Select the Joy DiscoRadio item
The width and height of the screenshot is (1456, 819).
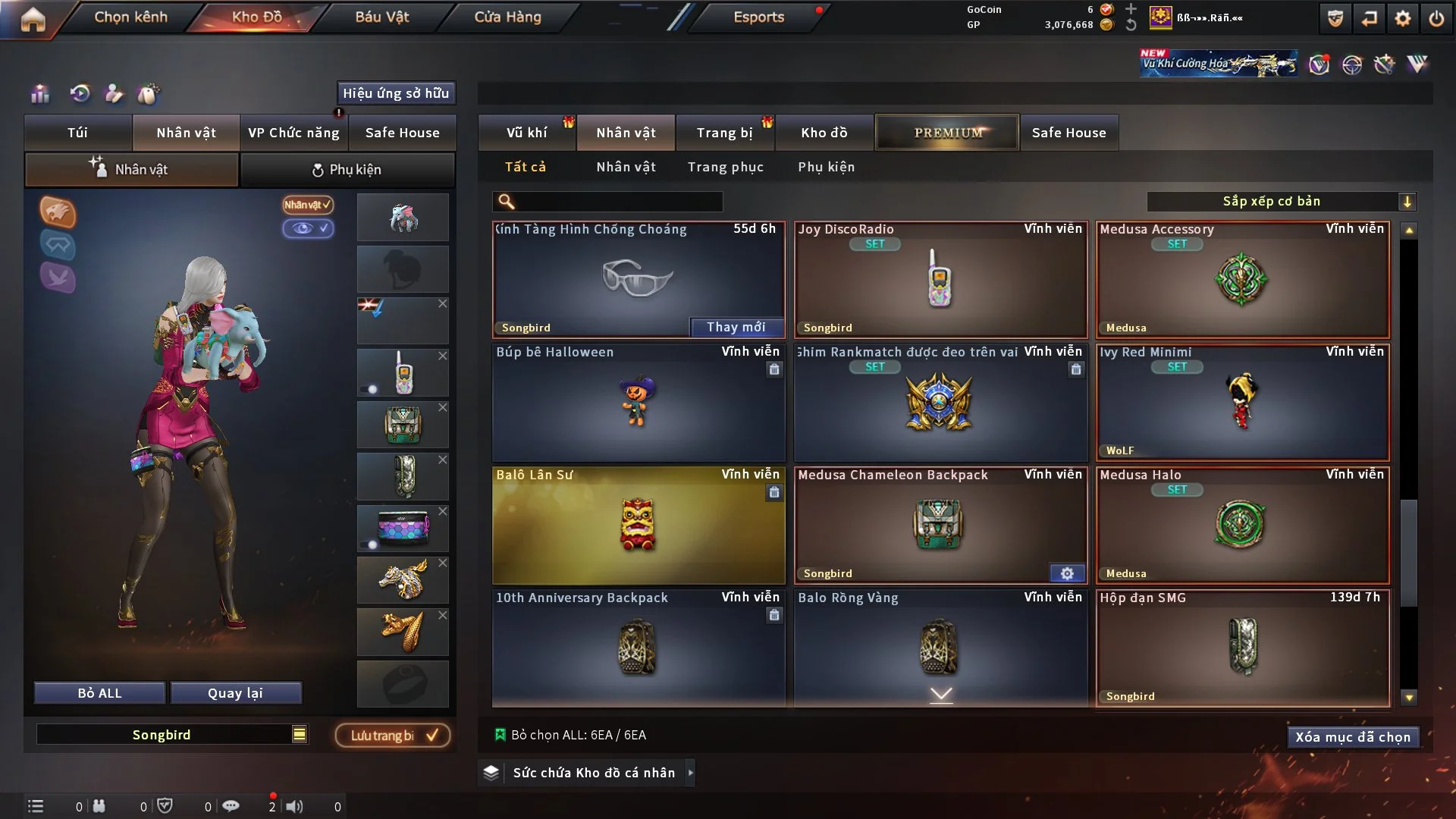[940, 279]
